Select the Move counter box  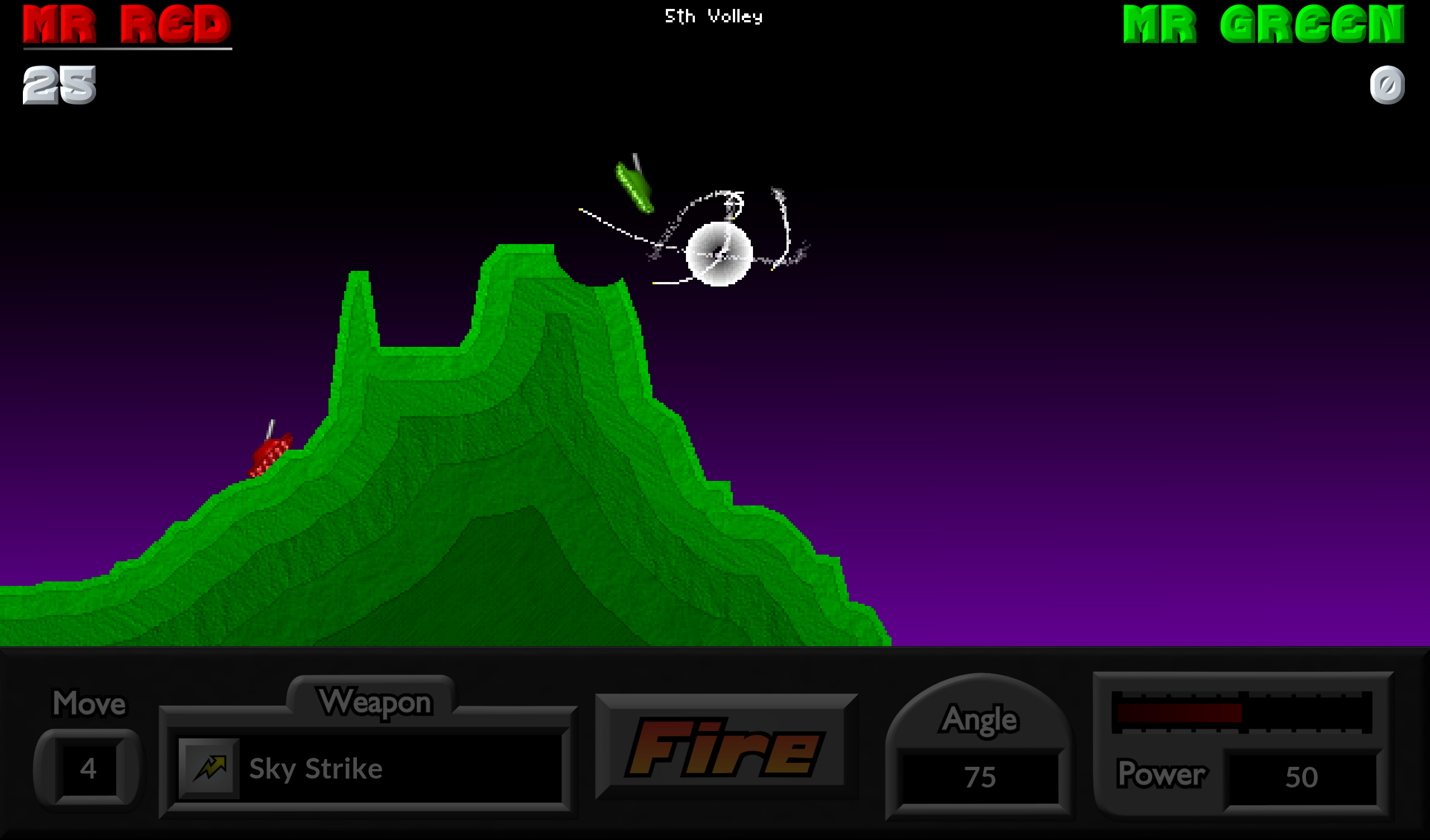[x=88, y=769]
